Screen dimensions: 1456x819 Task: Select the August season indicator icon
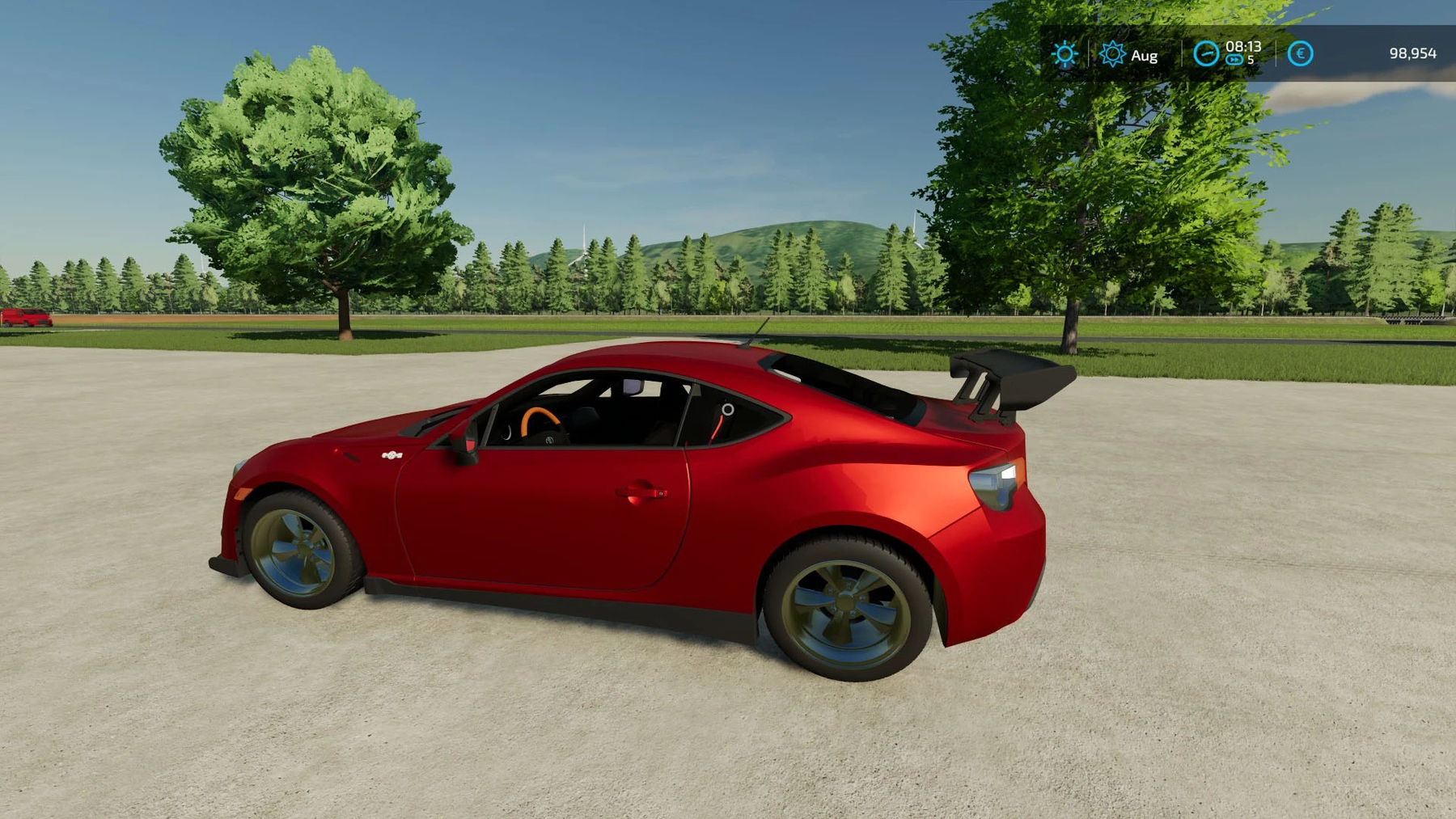[x=1113, y=54]
